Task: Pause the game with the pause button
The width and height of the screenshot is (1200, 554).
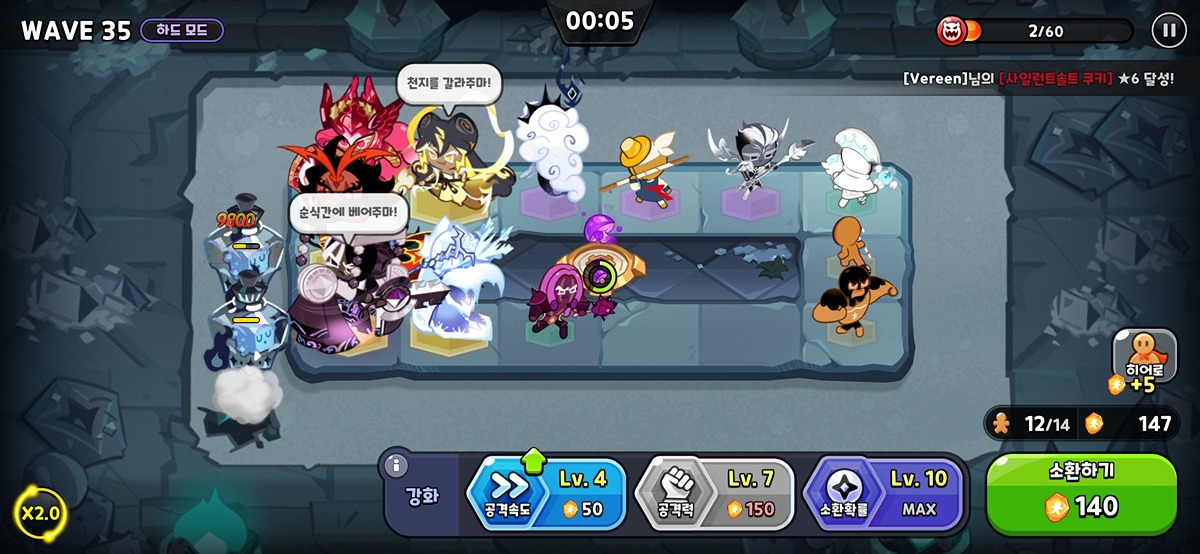Action: [x=1168, y=30]
